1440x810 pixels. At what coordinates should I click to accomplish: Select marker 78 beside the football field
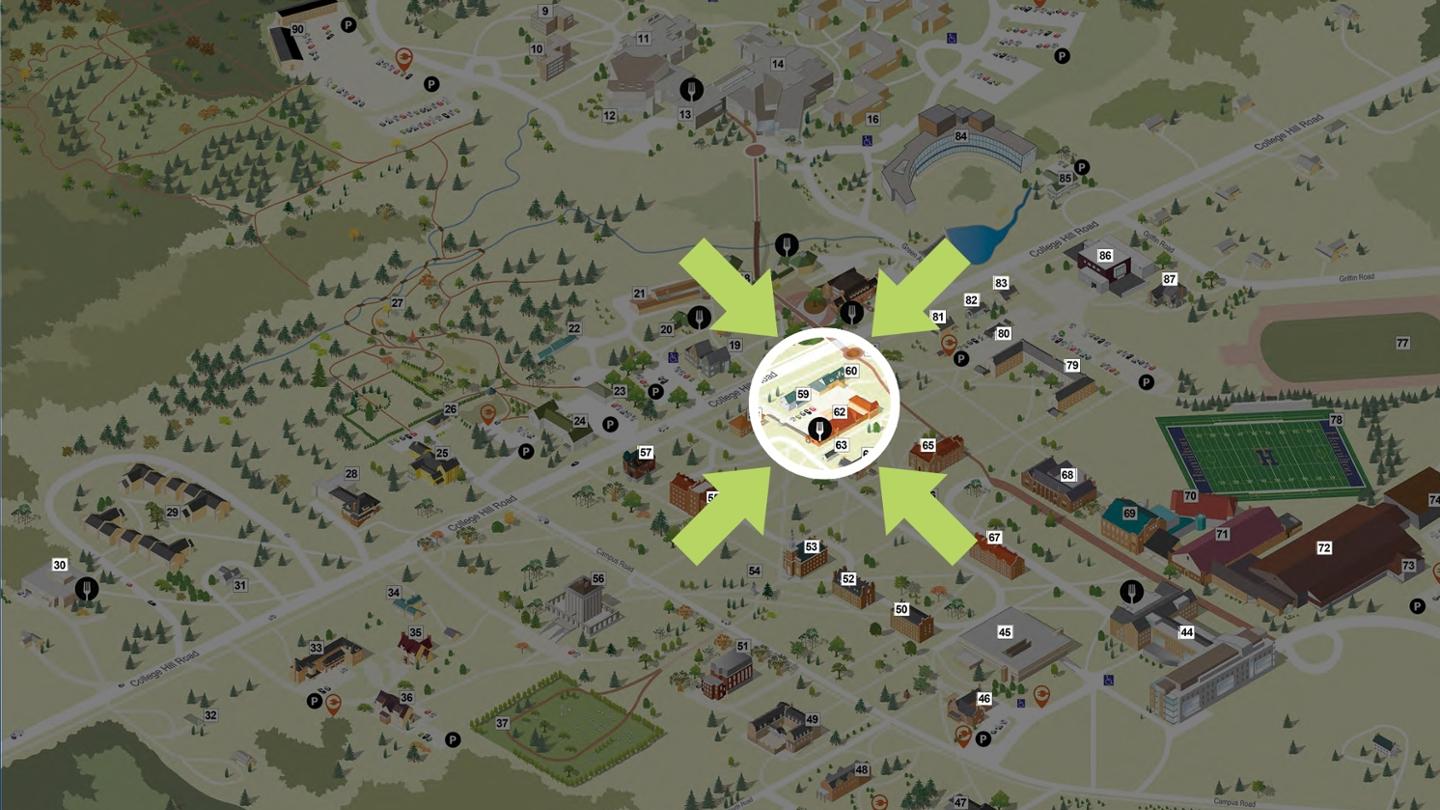tap(1336, 419)
